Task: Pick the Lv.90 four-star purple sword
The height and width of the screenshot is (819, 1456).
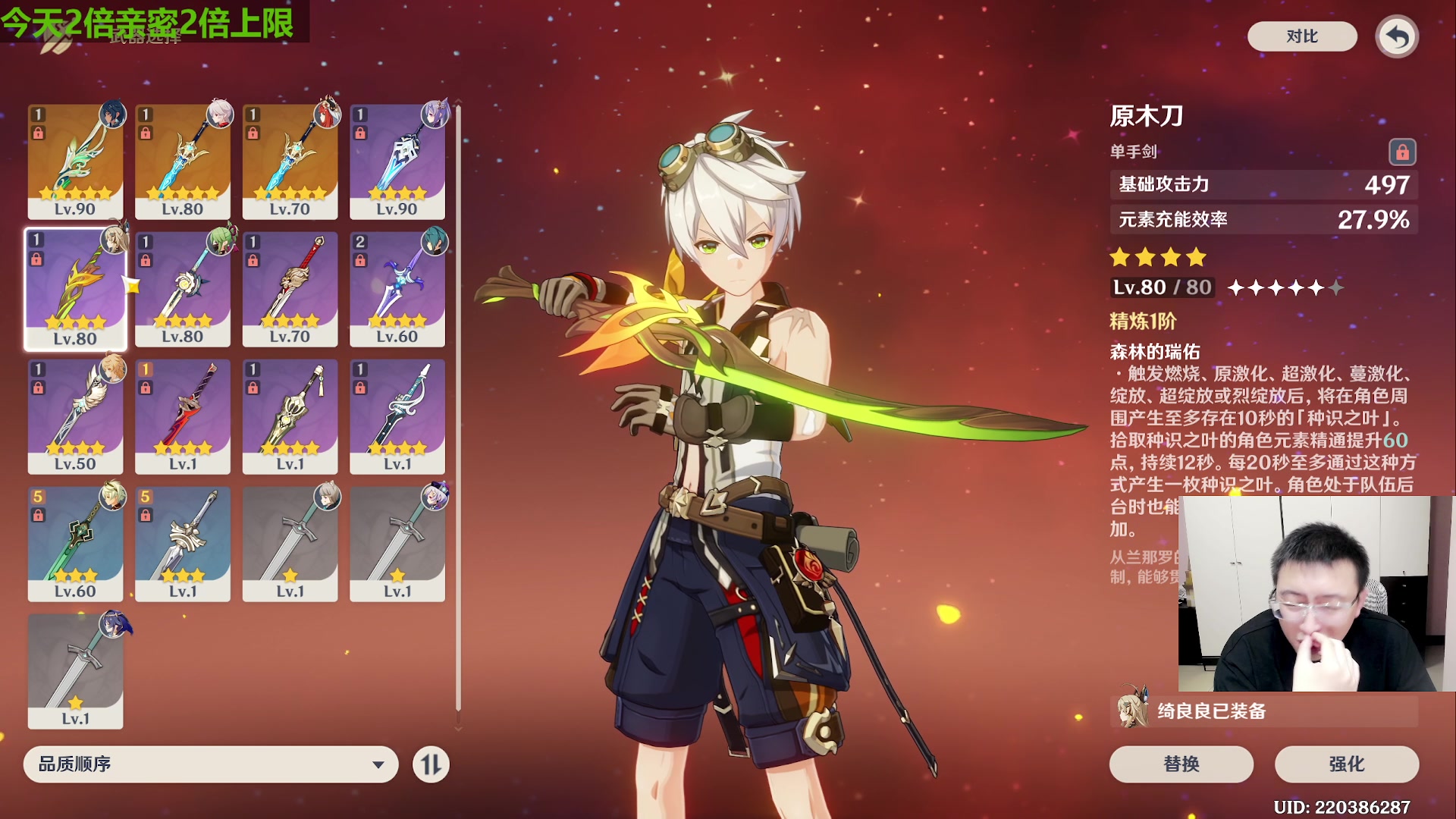Action: click(x=397, y=161)
